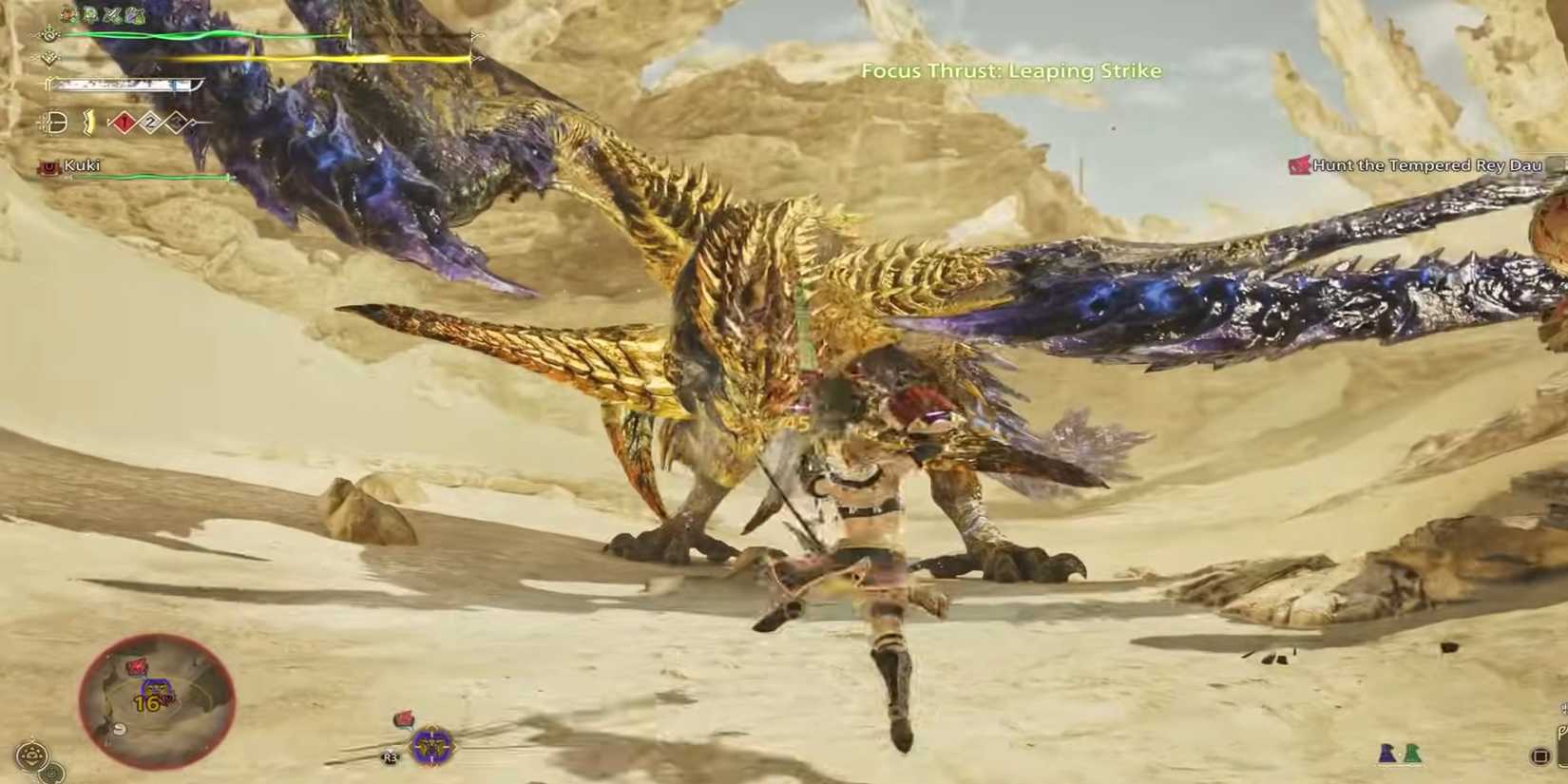The width and height of the screenshot is (1568, 784).
Task: Select the red monster icon on the minimap
Action: click(137, 665)
